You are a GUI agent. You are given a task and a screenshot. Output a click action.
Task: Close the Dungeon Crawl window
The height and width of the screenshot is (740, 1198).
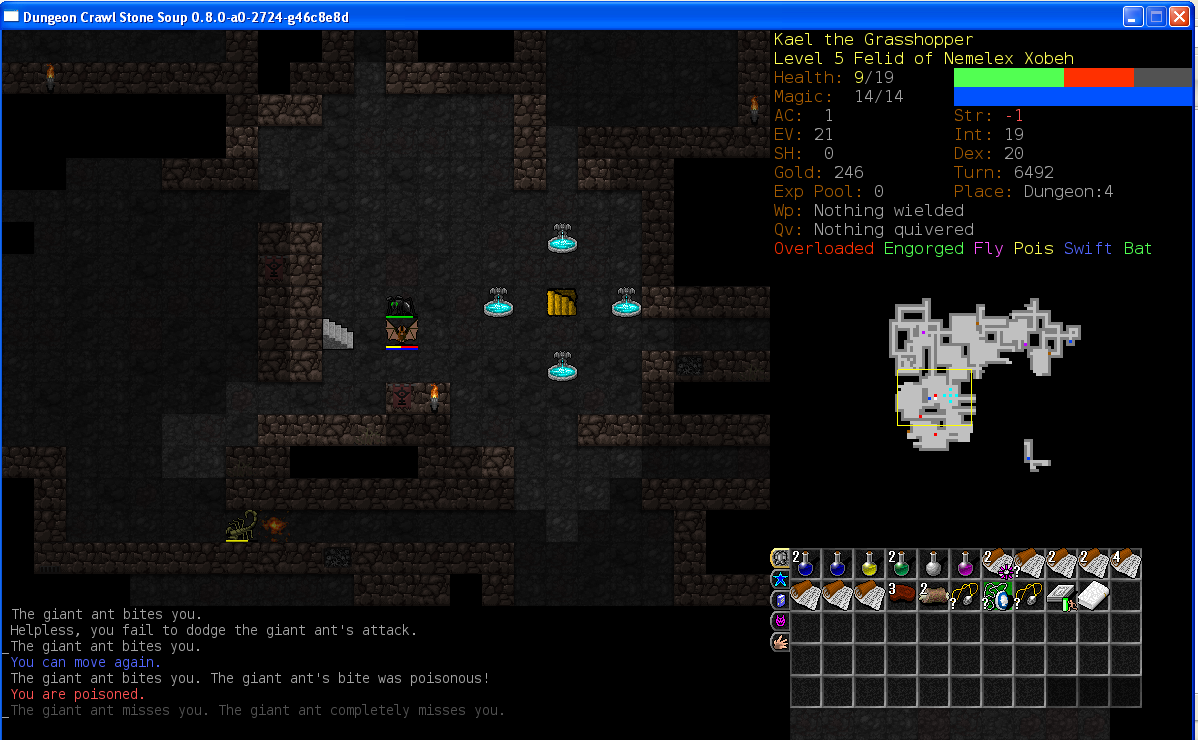tap(1180, 16)
